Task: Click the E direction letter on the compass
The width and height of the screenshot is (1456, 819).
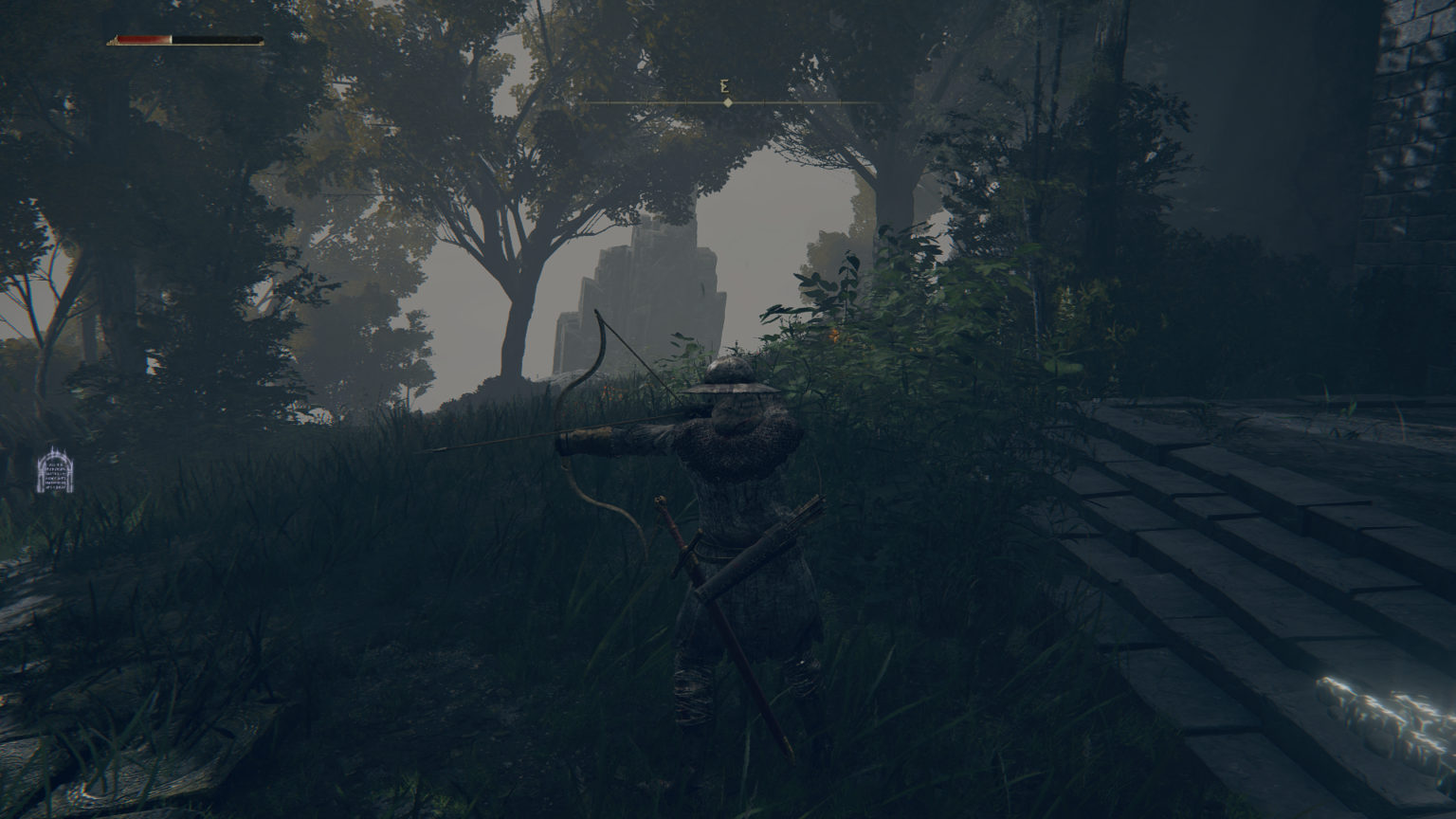Action: (726, 87)
